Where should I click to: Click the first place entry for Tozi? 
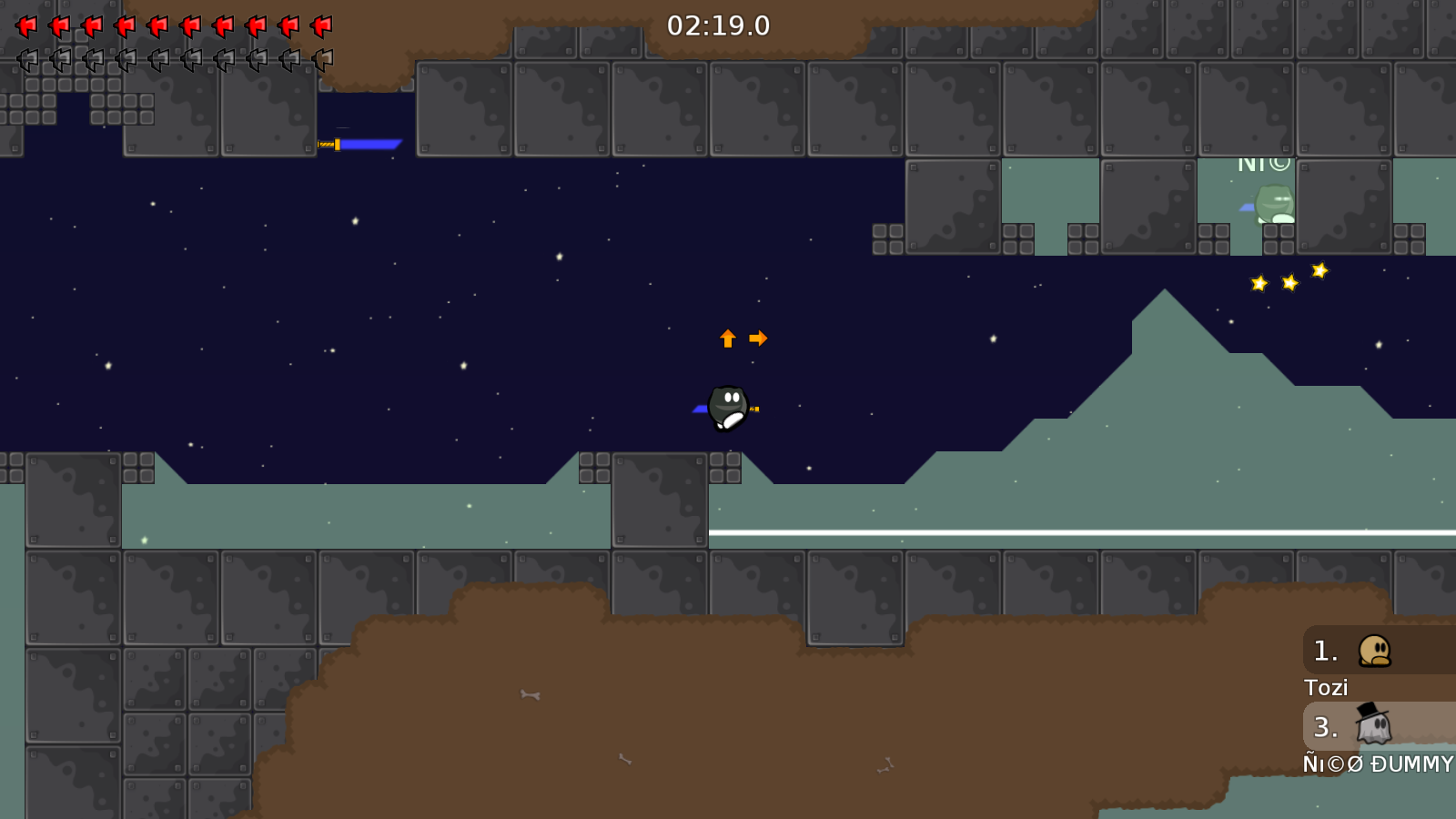(1326, 651)
